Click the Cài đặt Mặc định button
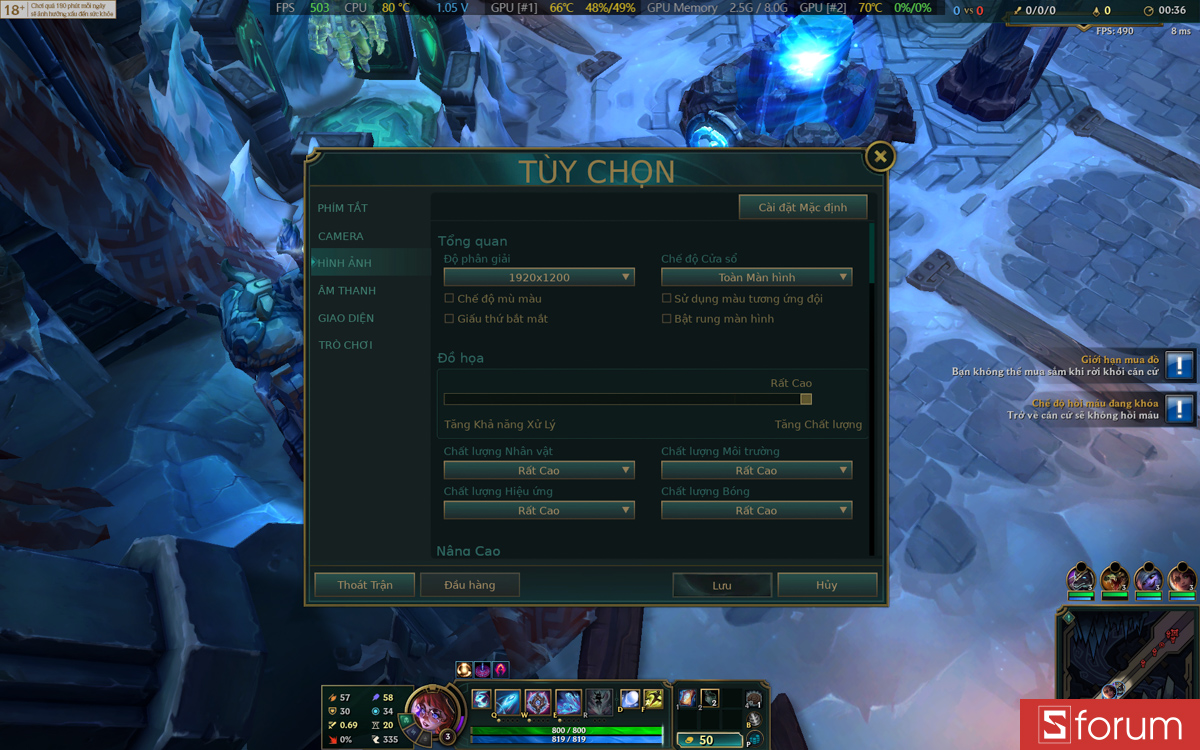Viewport: 1200px width, 750px height. (x=802, y=207)
